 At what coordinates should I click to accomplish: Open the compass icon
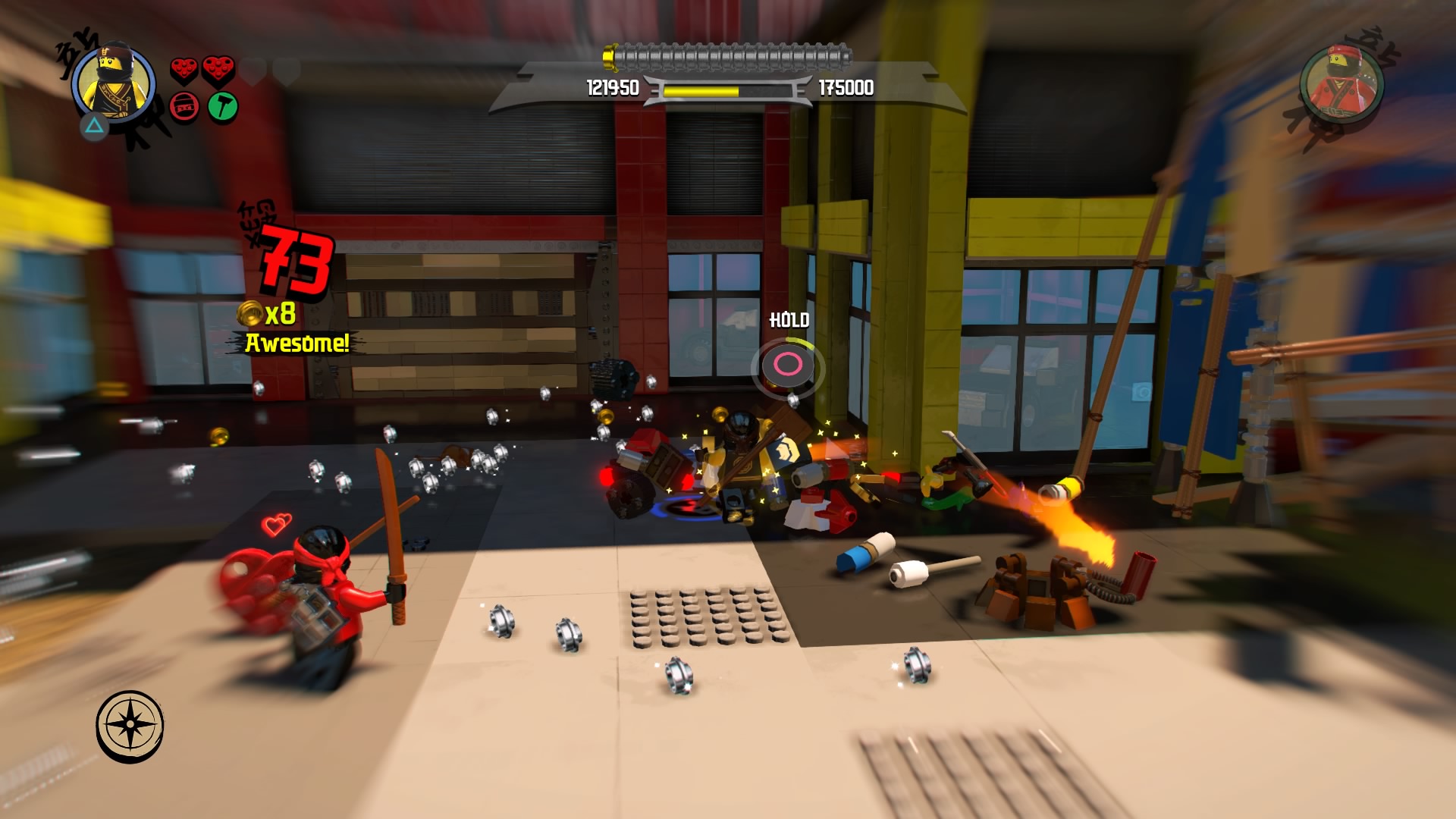tap(130, 726)
